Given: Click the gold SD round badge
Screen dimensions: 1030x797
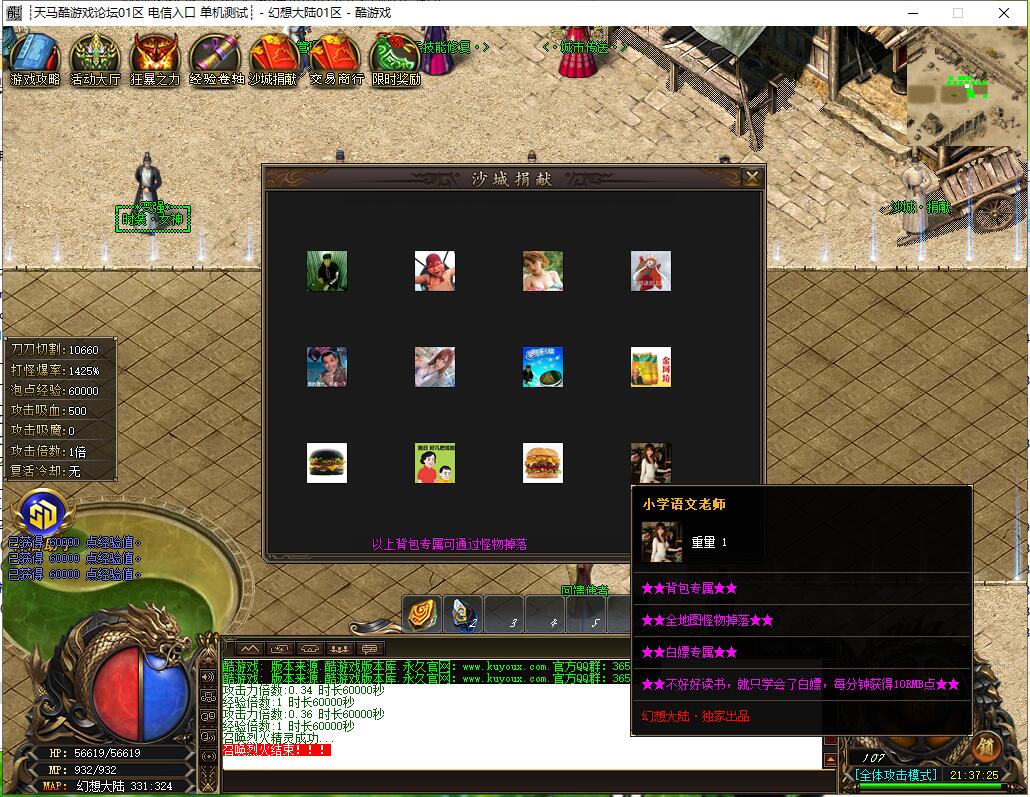Looking at the screenshot, I should (x=40, y=514).
